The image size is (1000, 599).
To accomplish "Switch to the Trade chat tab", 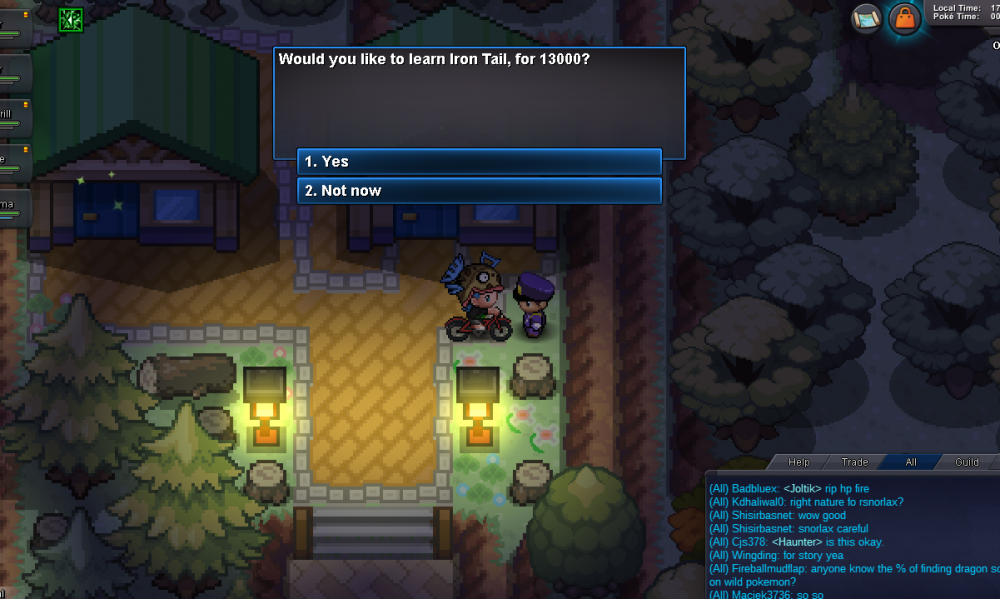I will click(x=854, y=462).
